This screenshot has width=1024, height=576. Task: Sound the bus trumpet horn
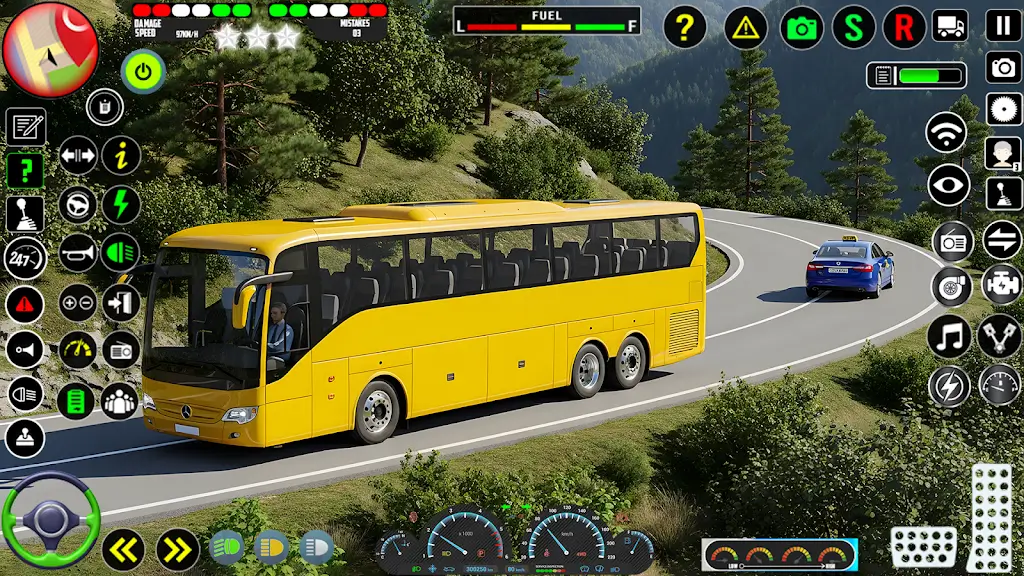(78, 253)
